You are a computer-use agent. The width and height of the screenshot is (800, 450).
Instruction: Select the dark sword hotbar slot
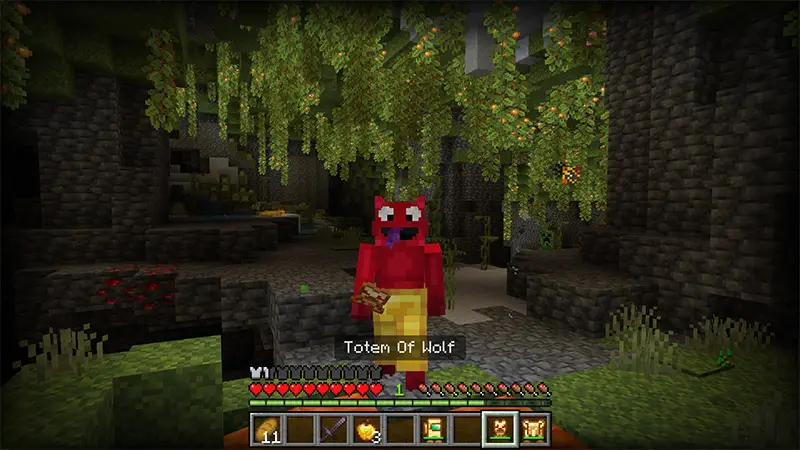(x=332, y=429)
